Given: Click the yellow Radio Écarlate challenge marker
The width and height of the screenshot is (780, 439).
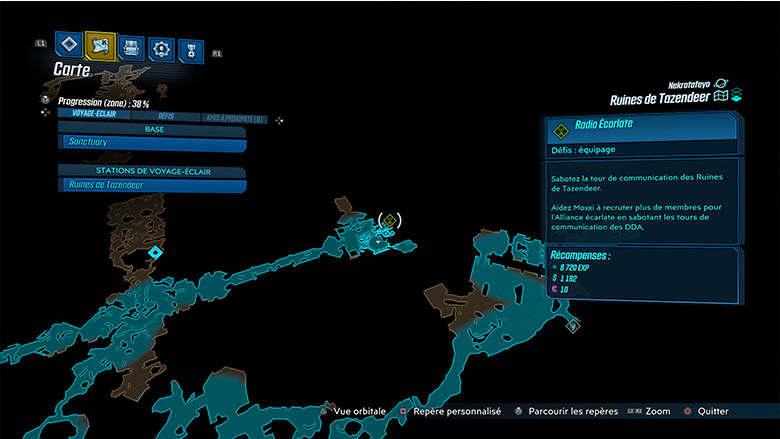Looking at the screenshot, I should [391, 220].
